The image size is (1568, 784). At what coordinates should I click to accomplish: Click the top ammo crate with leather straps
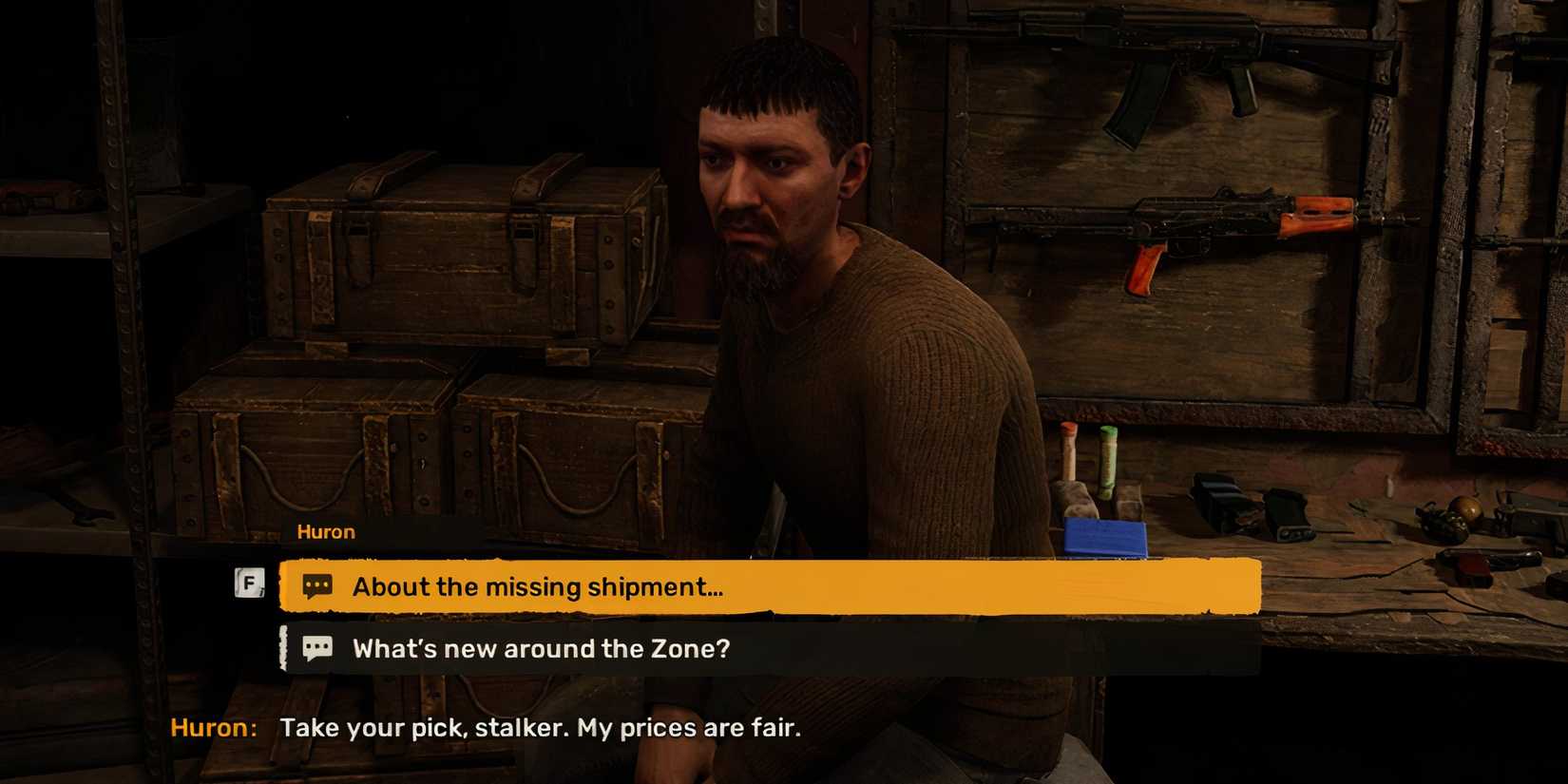pyautogui.click(x=456, y=257)
